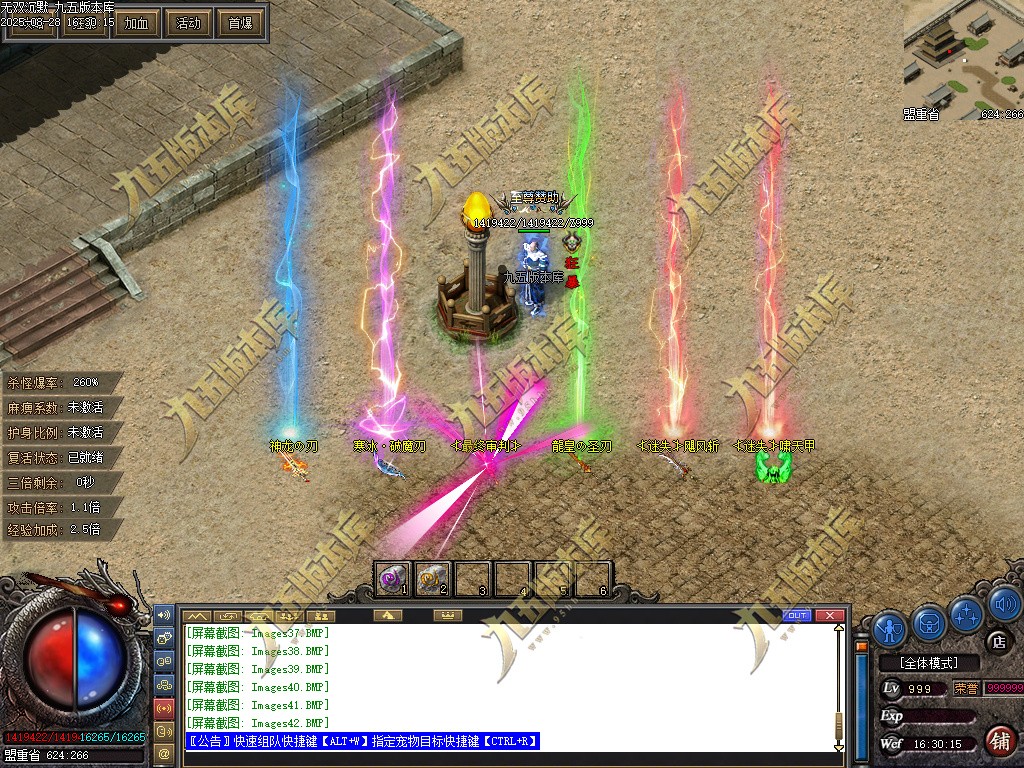
Task: Open the 店 shop button
Action: click(x=996, y=641)
